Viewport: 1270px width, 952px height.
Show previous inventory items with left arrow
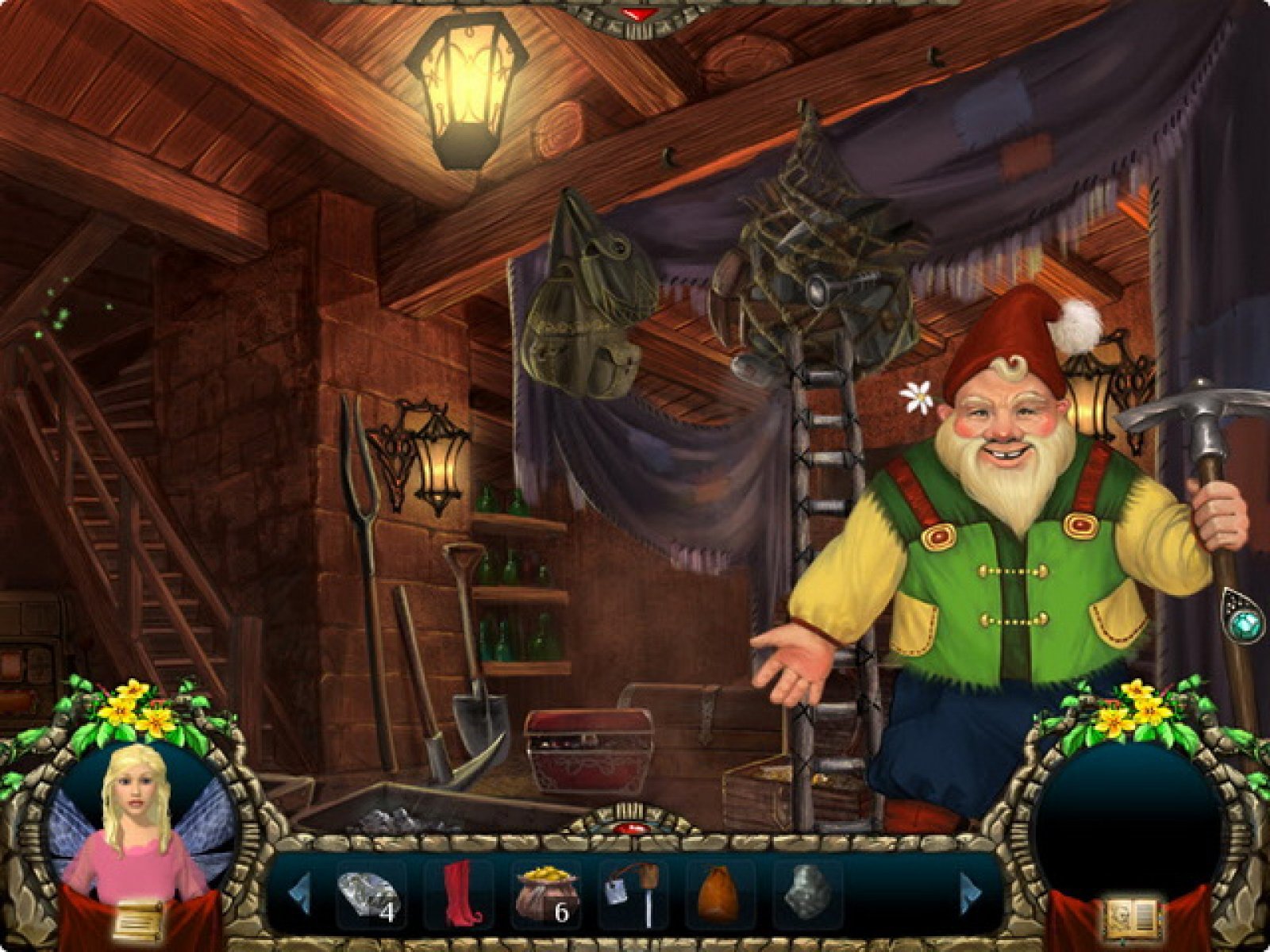point(298,893)
